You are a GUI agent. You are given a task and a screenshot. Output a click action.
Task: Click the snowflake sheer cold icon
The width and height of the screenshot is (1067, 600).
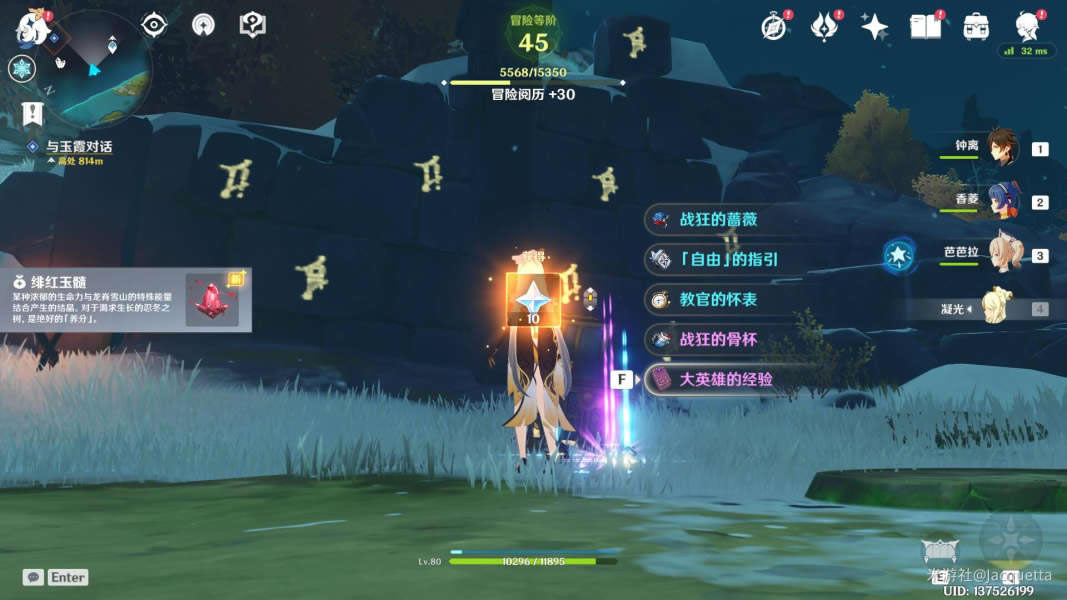22,68
